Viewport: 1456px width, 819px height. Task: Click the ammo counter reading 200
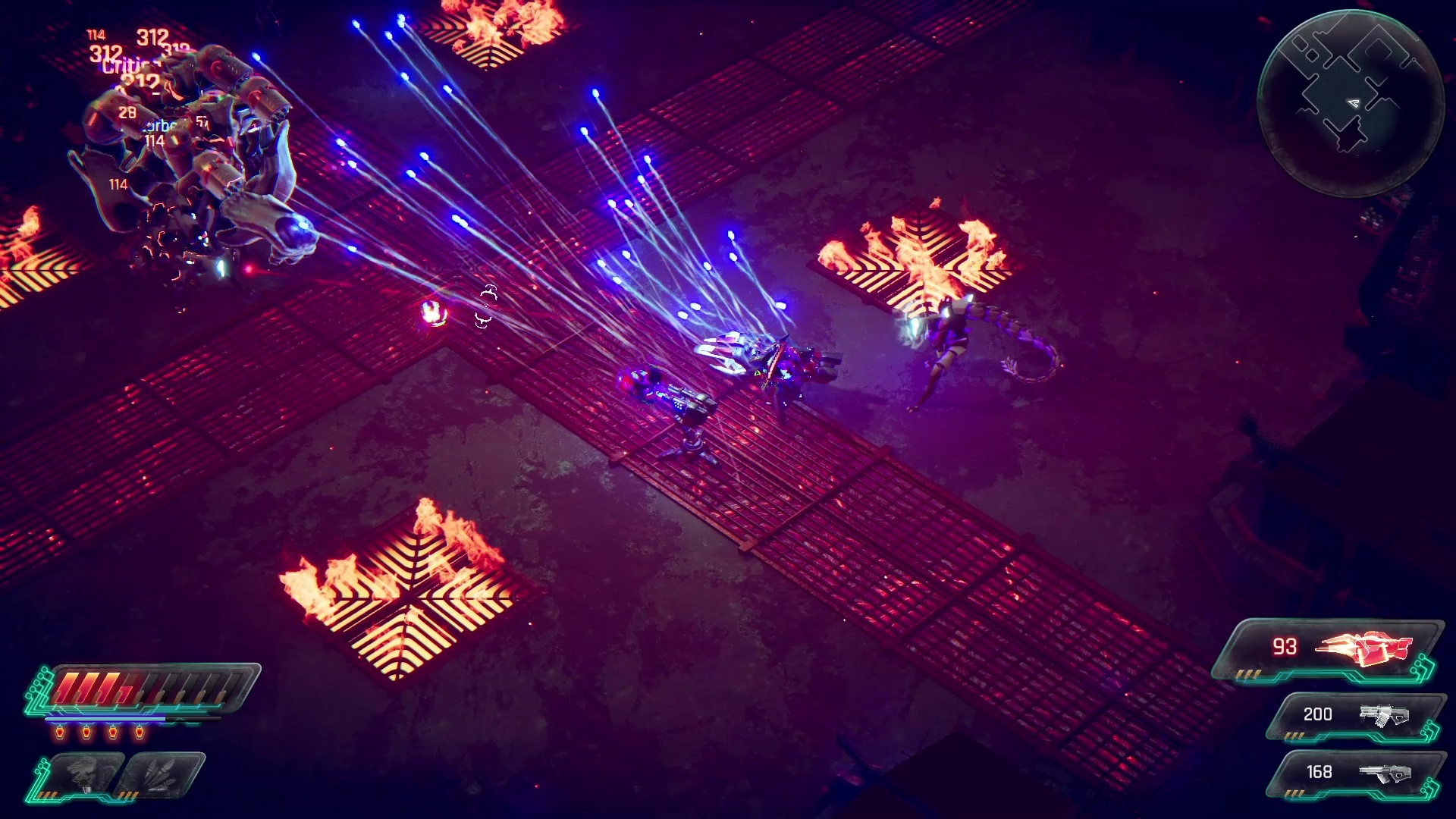pos(1319,714)
